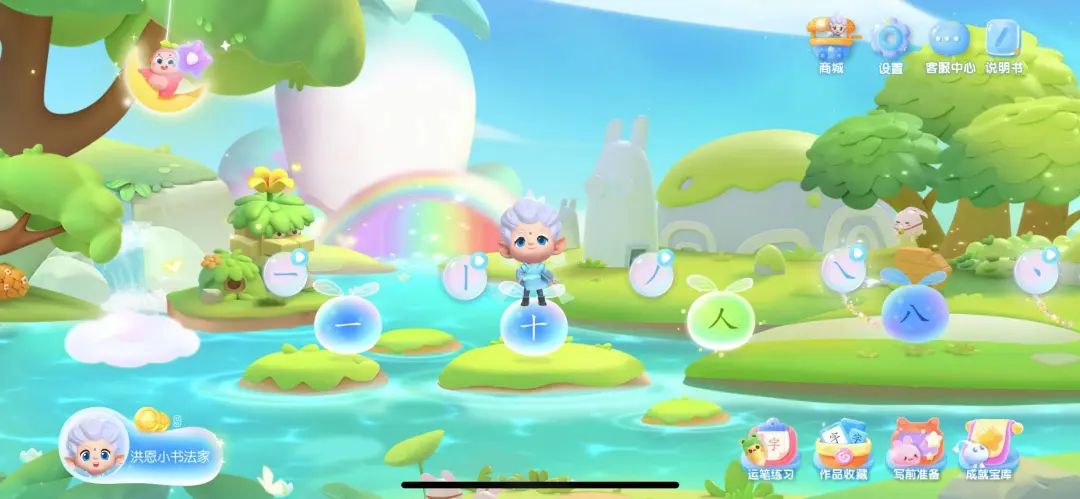The height and width of the screenshot is (499, 1080).
Task: Tap the 洪恩小书法家 player profile avatar
Action: coord(99,450)
